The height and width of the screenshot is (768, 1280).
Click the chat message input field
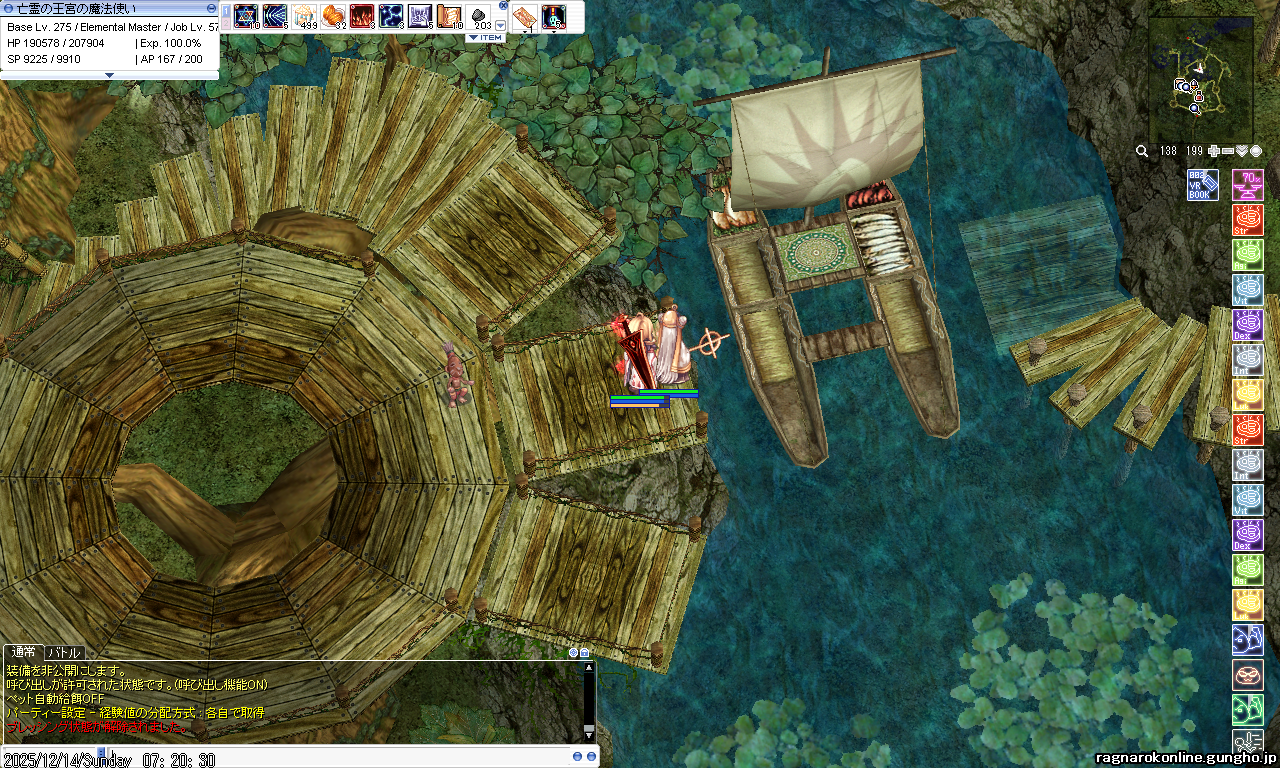point(300,757)
